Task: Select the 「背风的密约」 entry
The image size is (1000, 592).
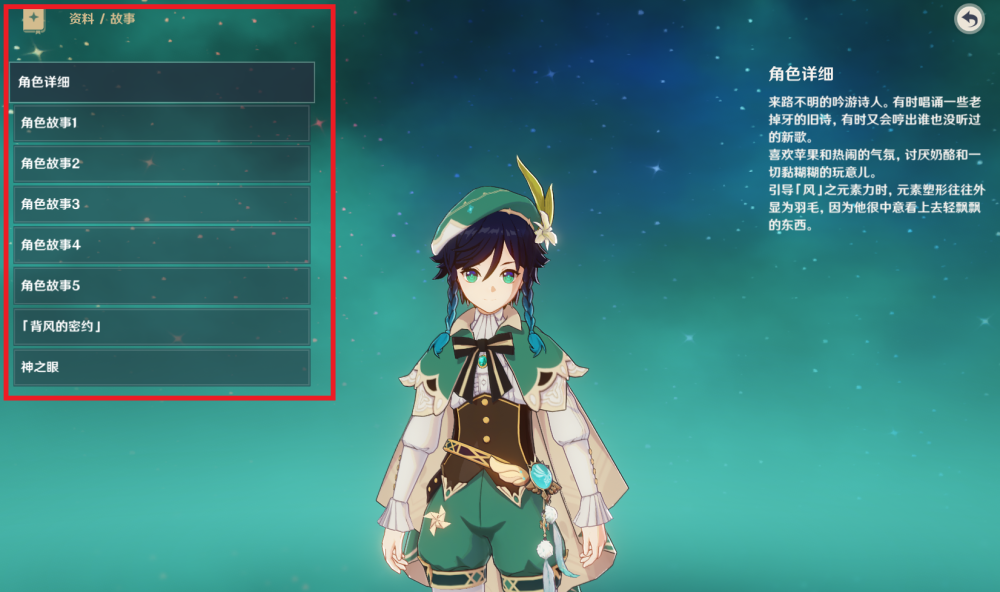Action: [162, 327]
